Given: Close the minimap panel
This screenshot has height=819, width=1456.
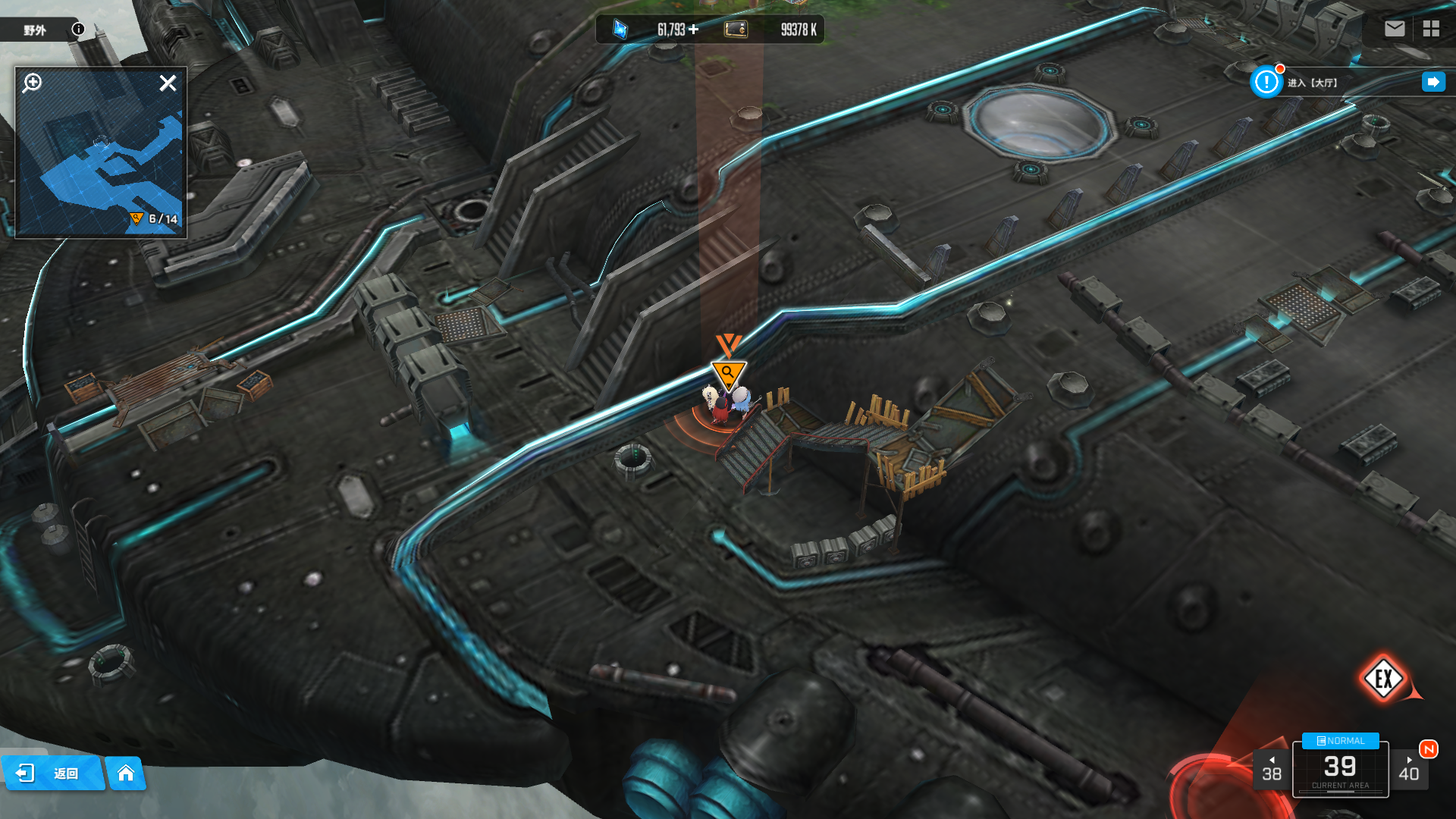Looking at the screenshot, I should pyautogui.click(x=168, y=83).
